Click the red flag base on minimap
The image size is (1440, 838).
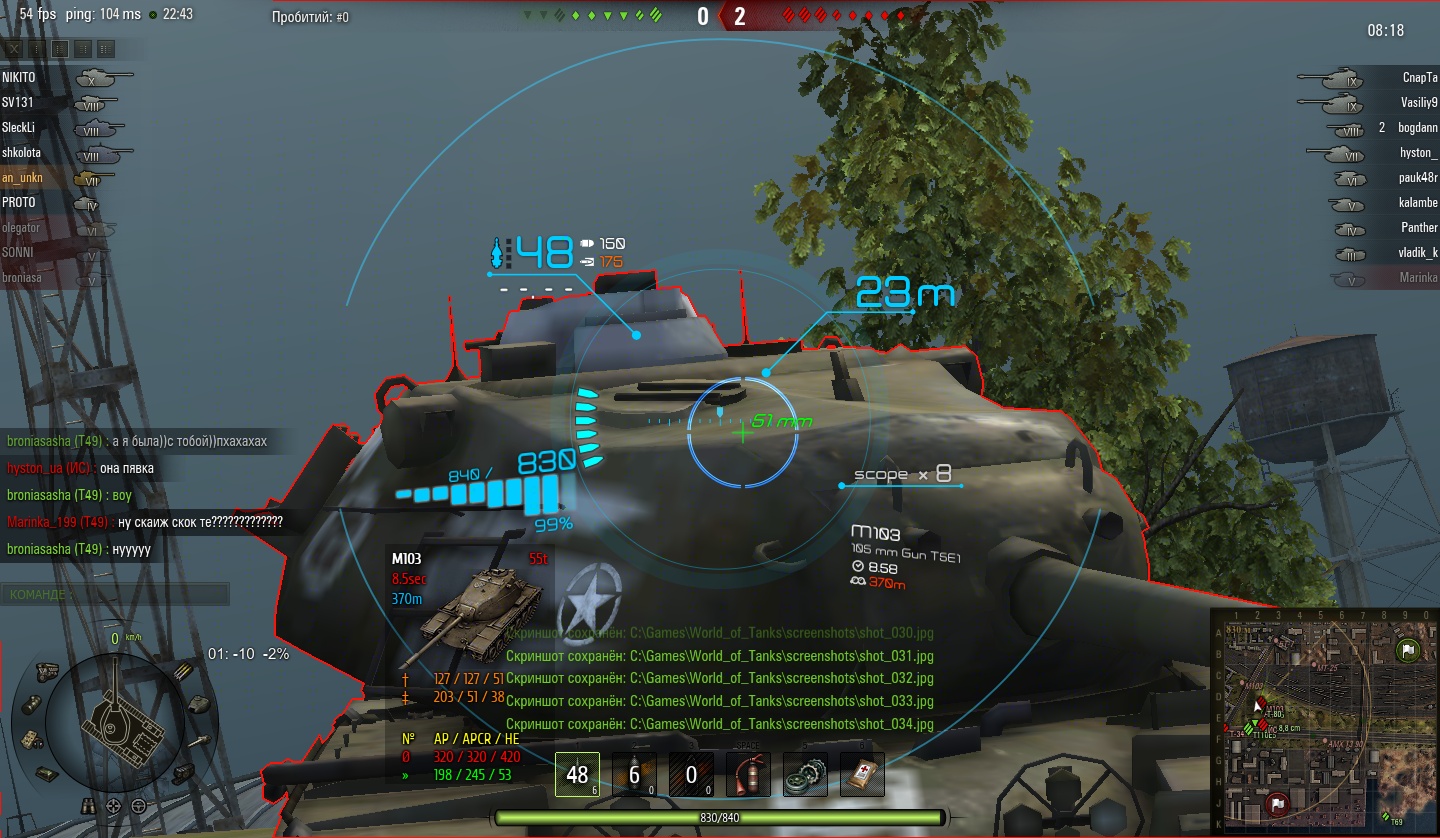[1276, 803]
